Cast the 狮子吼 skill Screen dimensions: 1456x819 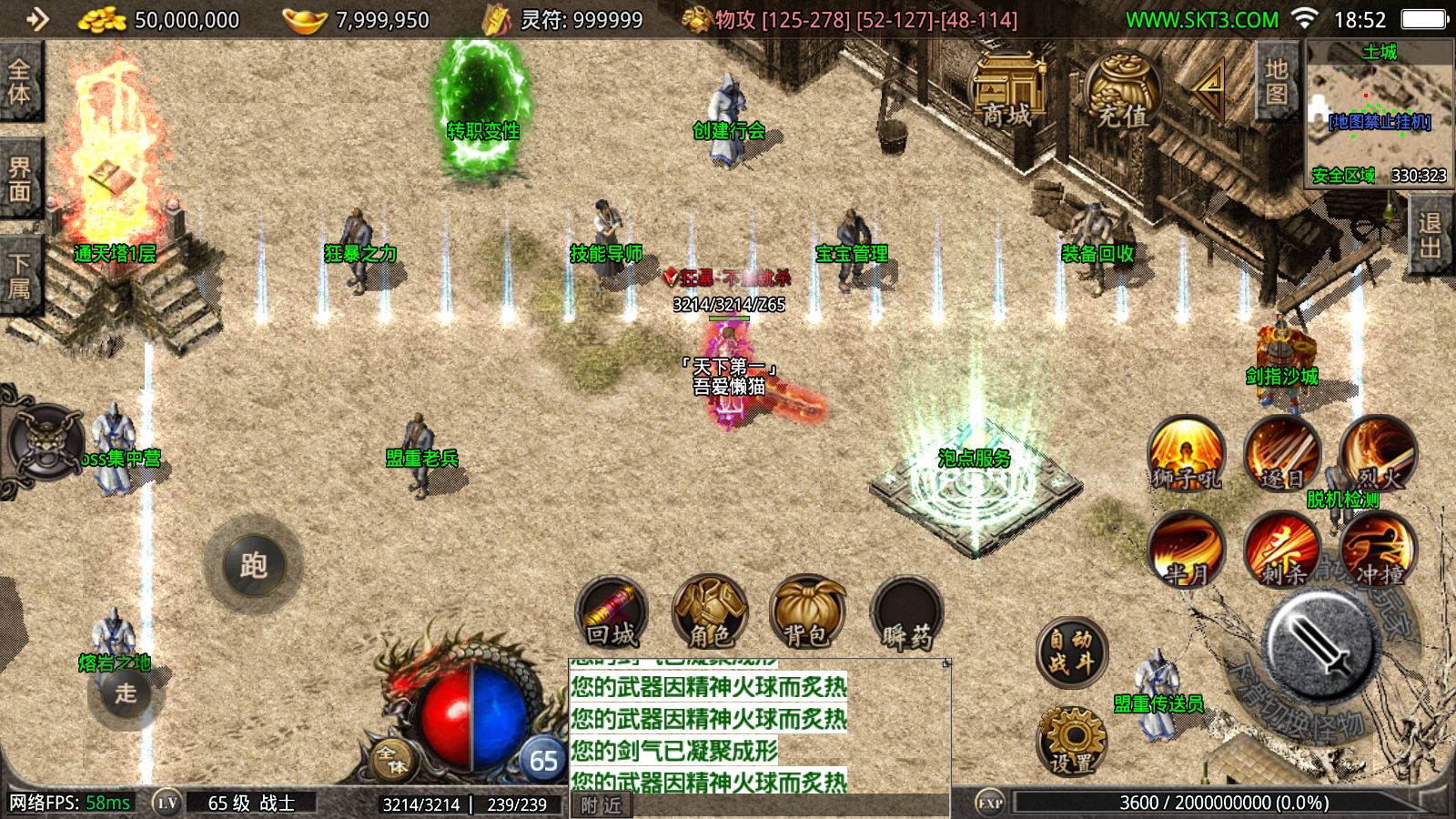[x=1186, y=453]
